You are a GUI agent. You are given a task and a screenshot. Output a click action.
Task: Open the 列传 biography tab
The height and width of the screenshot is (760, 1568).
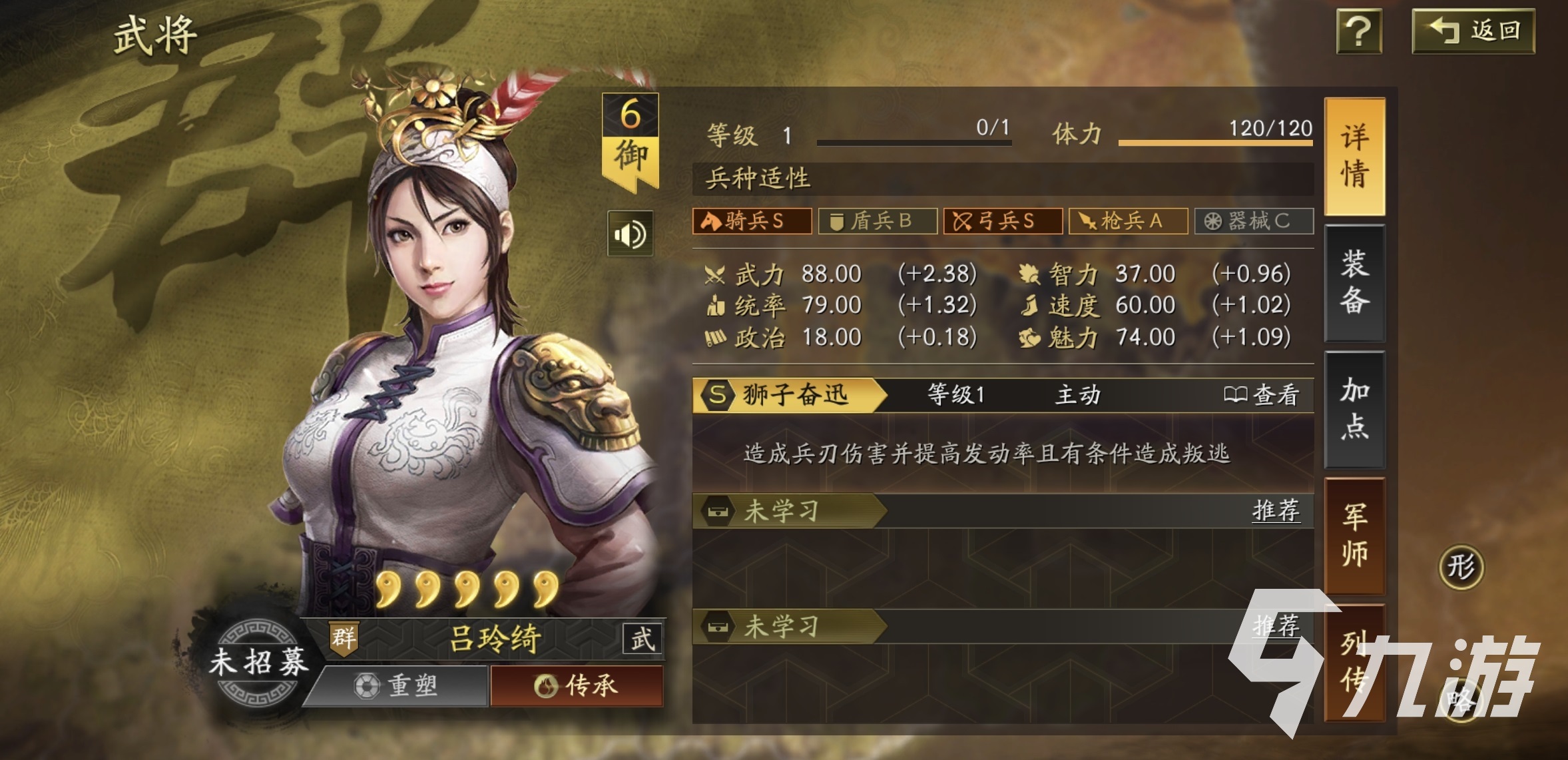point(1354,662)
